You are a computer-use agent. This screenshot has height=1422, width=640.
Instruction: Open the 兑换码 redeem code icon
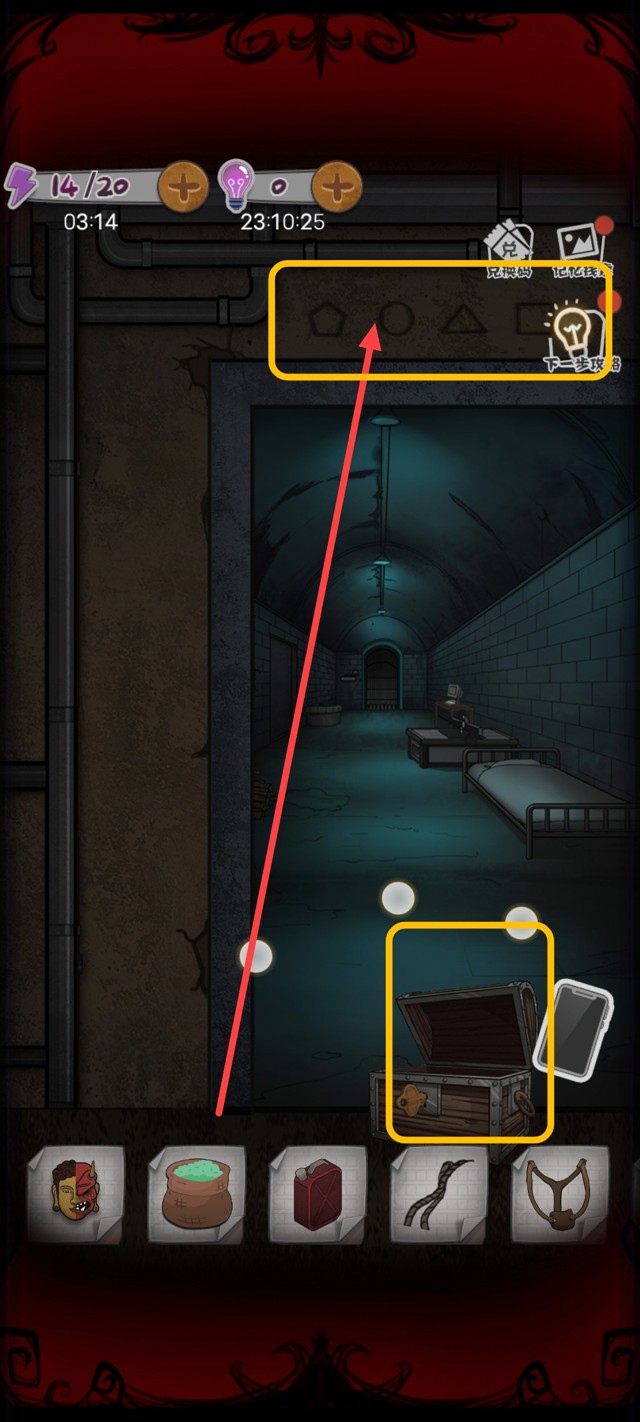click(509, 250)
